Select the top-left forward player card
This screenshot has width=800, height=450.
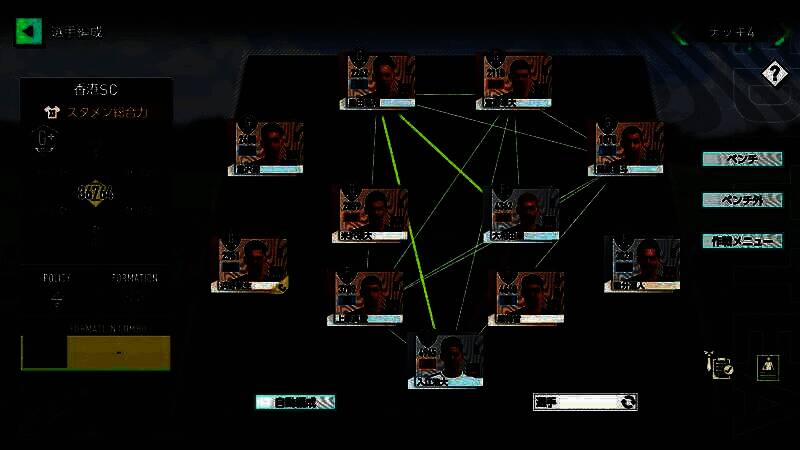pos(381,81)
